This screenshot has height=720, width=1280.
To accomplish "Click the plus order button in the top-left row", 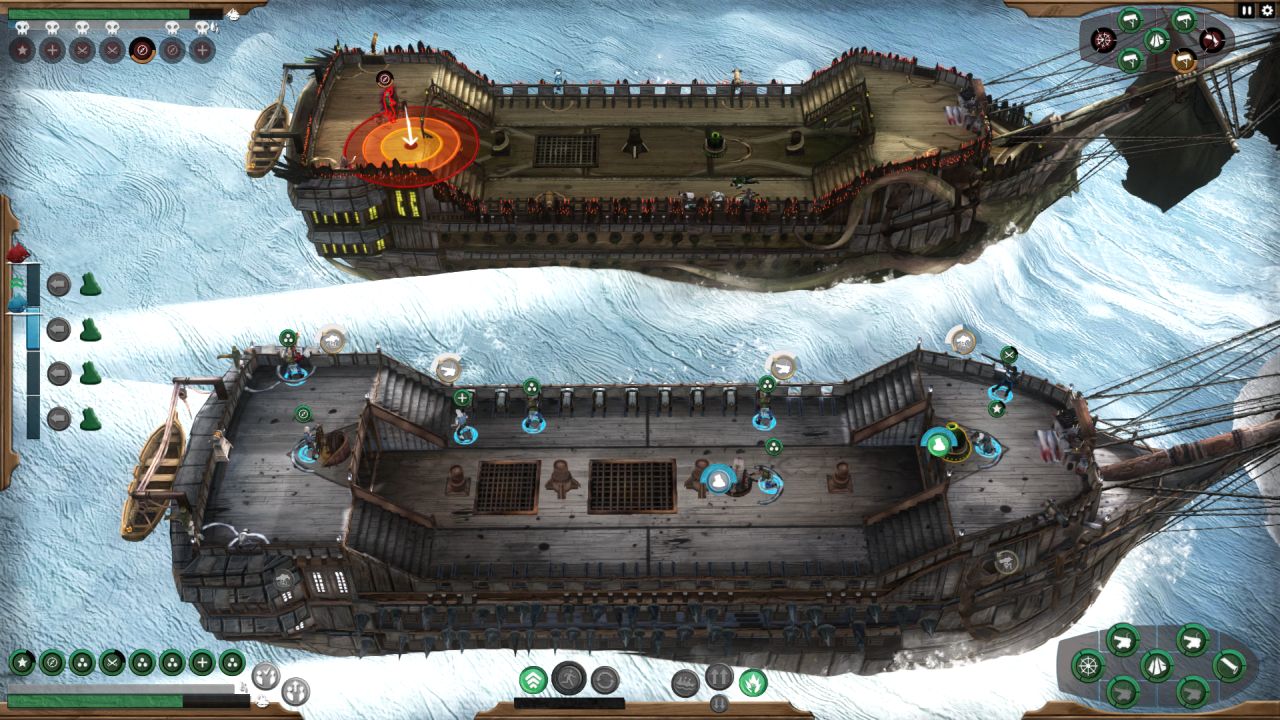I will 52,49.
